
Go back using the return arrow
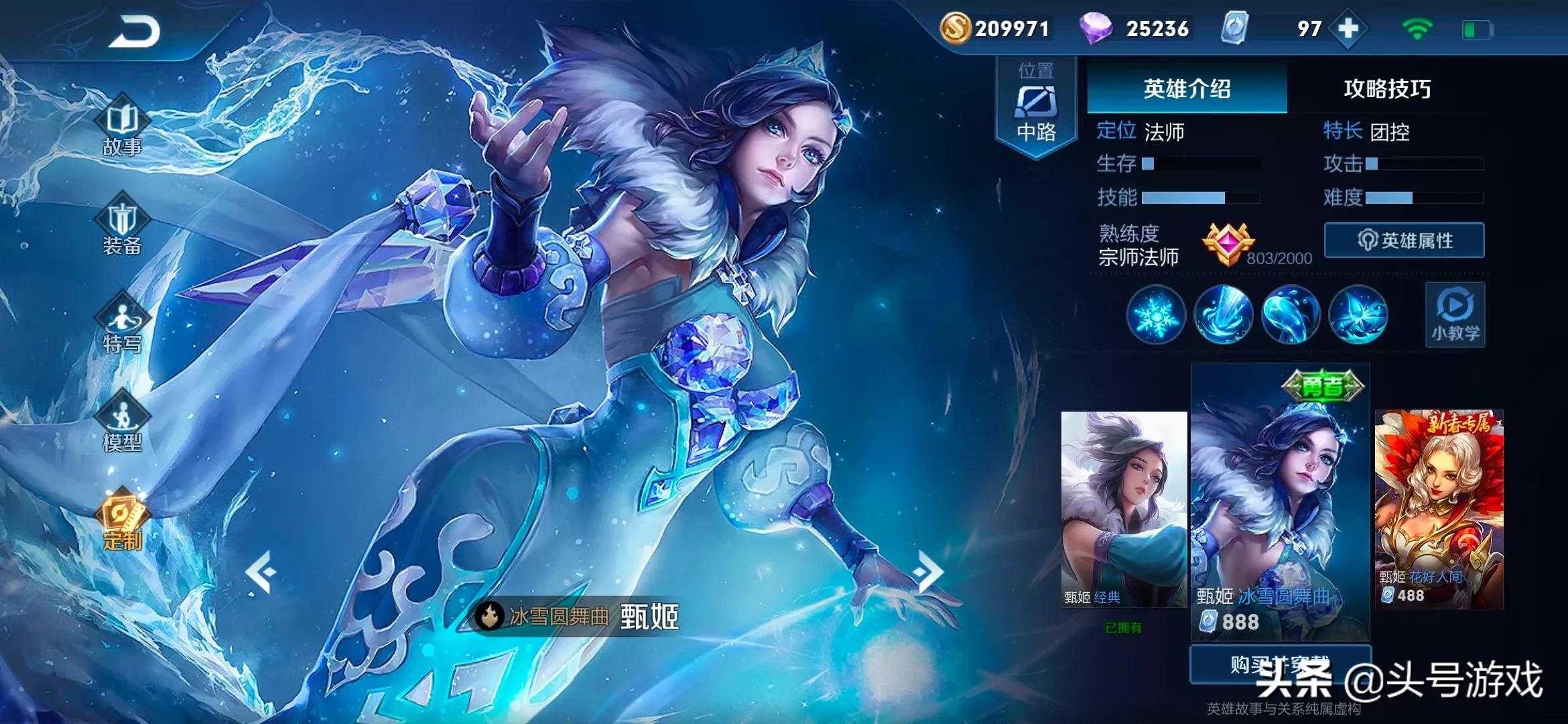134,32
